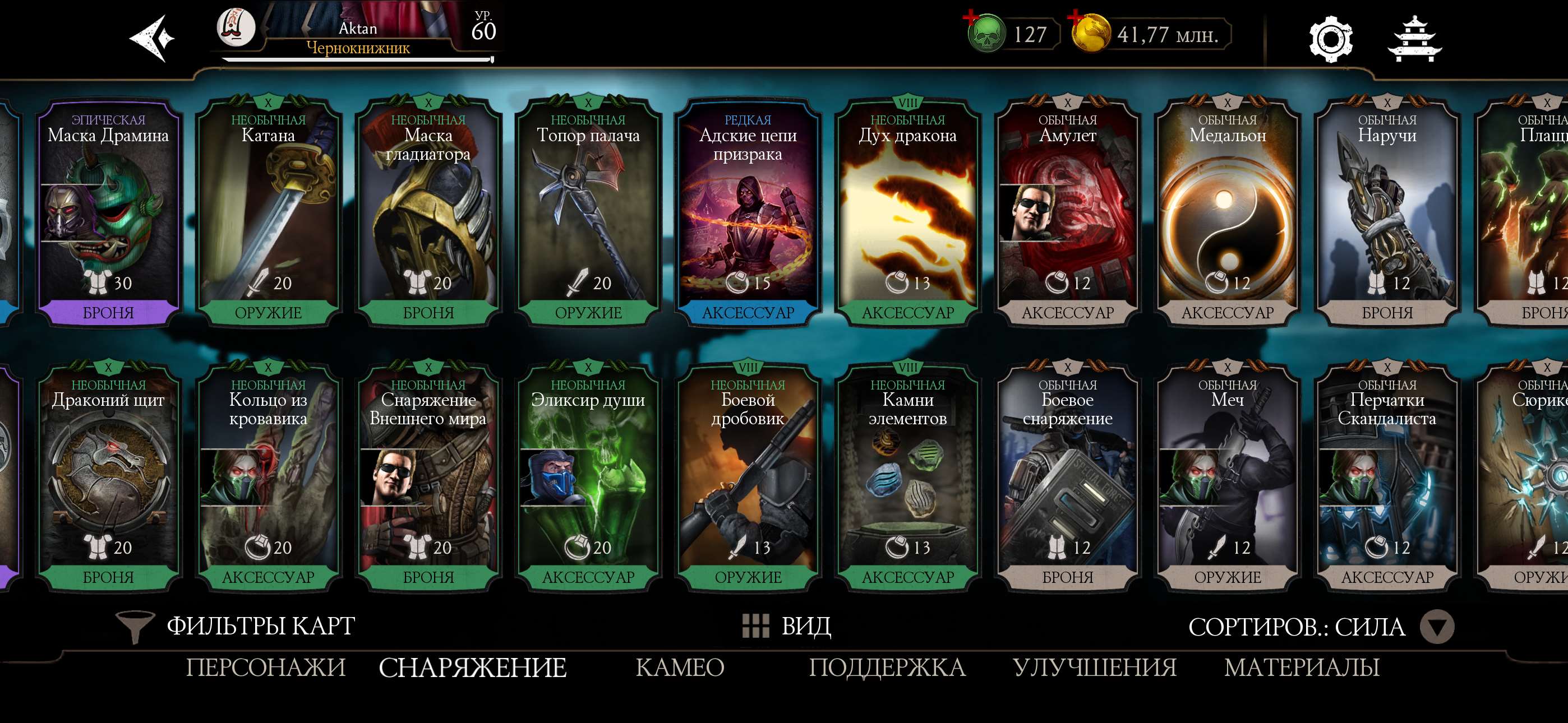This screenshot has width=1568, height=723.
Task: Open the КАМЕО tab
Action: point(681,668)
